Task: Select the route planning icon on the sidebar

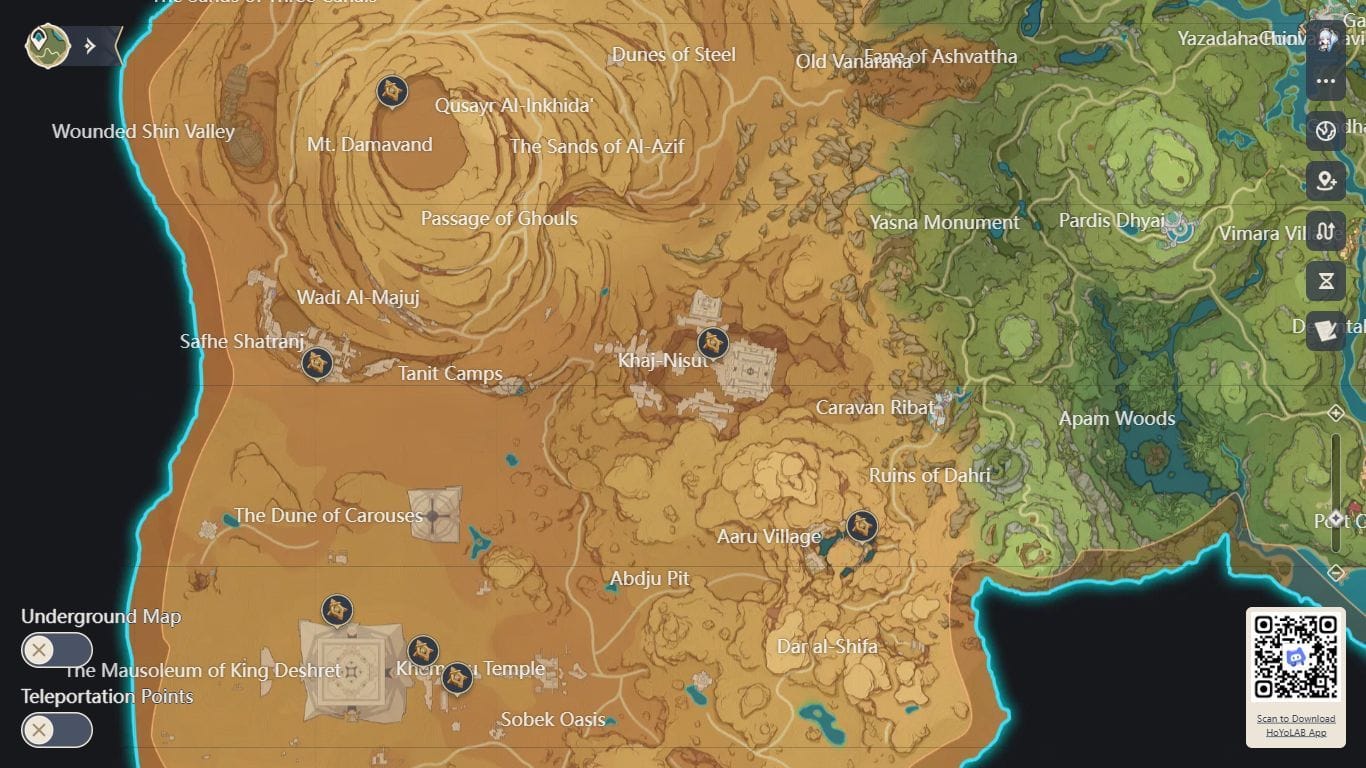Action: (x=1325, y=231)
